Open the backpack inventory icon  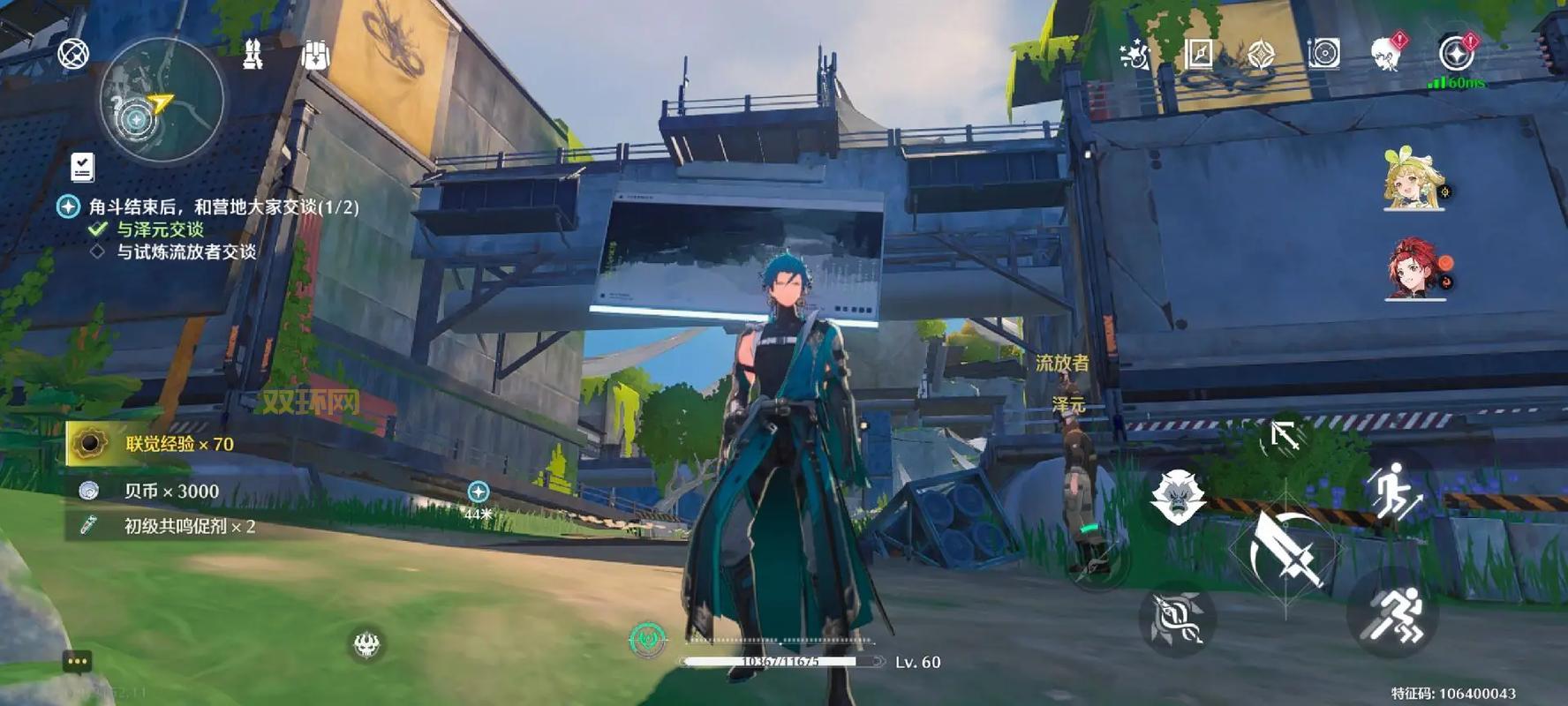pyautogui.click(x=315, y=55)
